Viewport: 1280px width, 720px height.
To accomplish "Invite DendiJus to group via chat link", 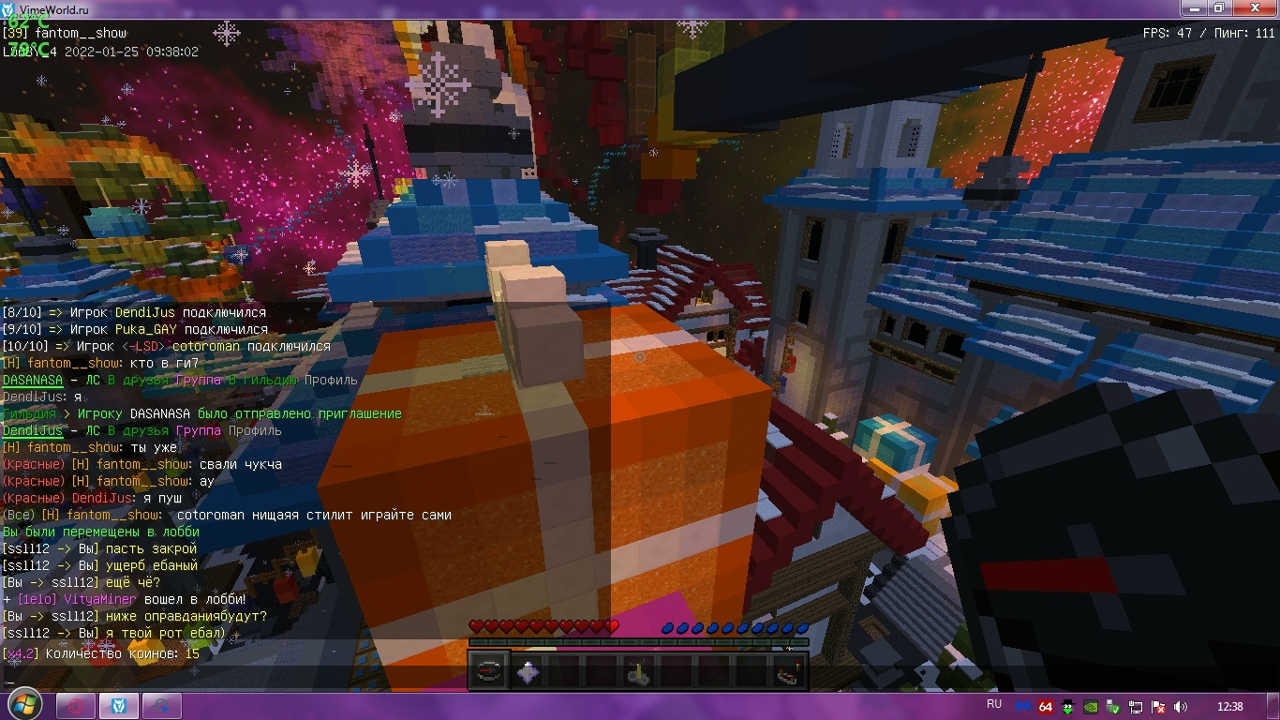I will coord(198,431).
